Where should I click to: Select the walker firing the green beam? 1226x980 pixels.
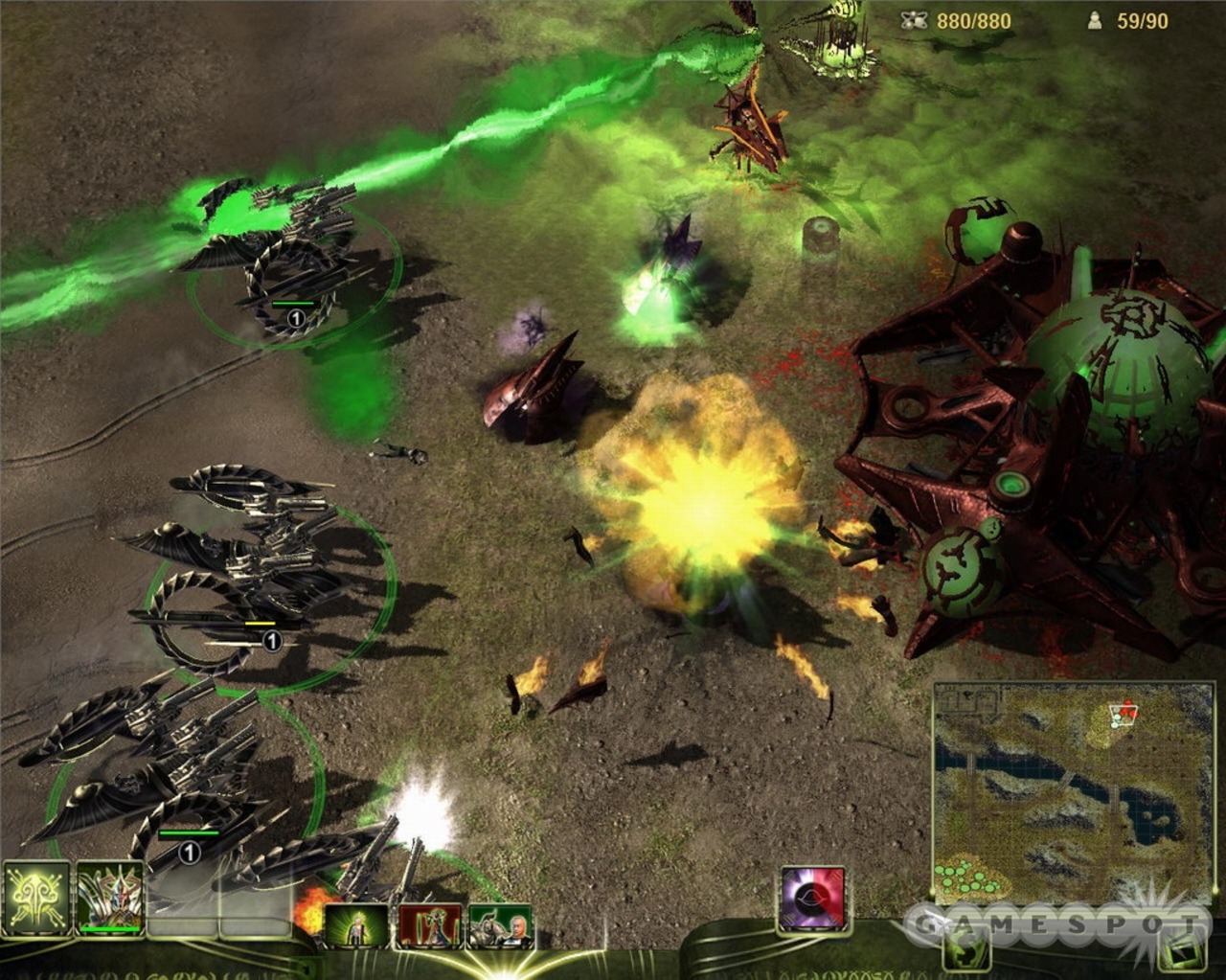click(278, 249)
